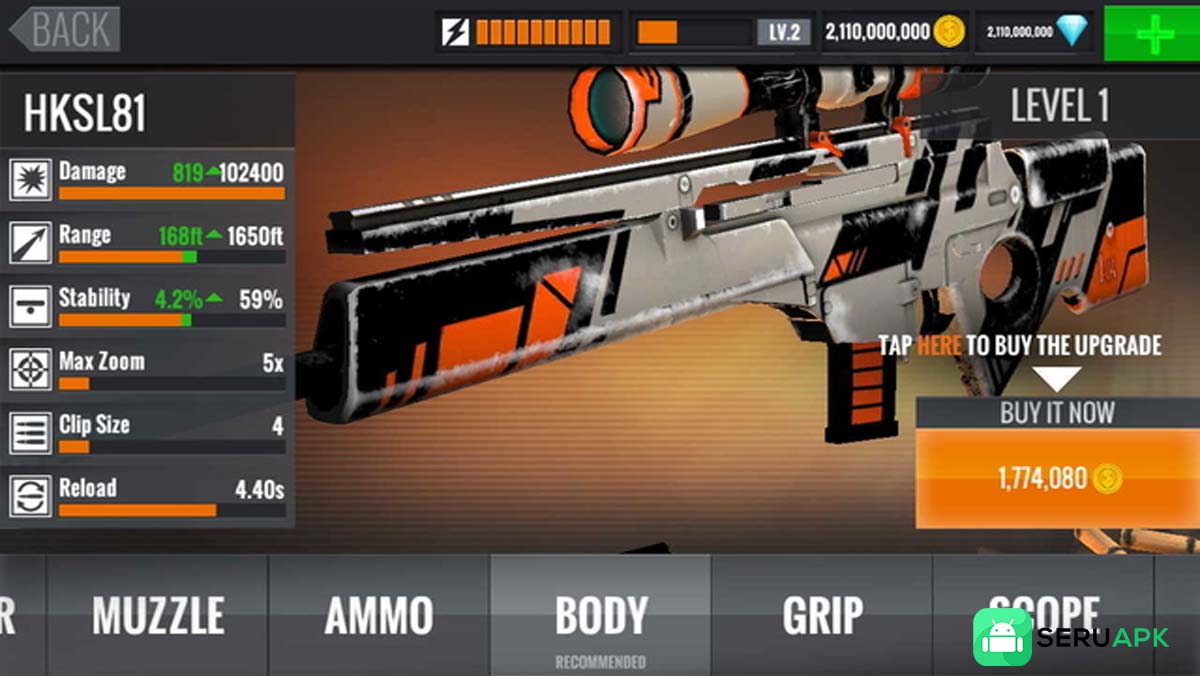This screenshot has height=676, width=1200.
Task: Select the Clip Size stat row
Action: 148,432
